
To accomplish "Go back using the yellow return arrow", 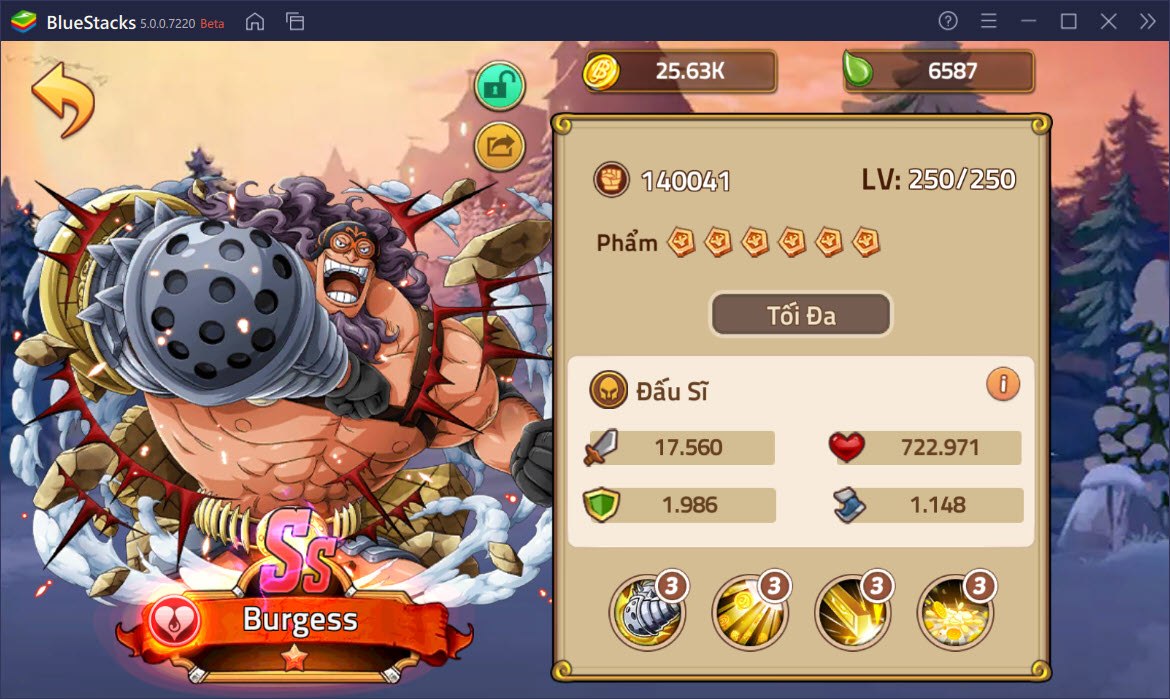I will click(62, 102).
